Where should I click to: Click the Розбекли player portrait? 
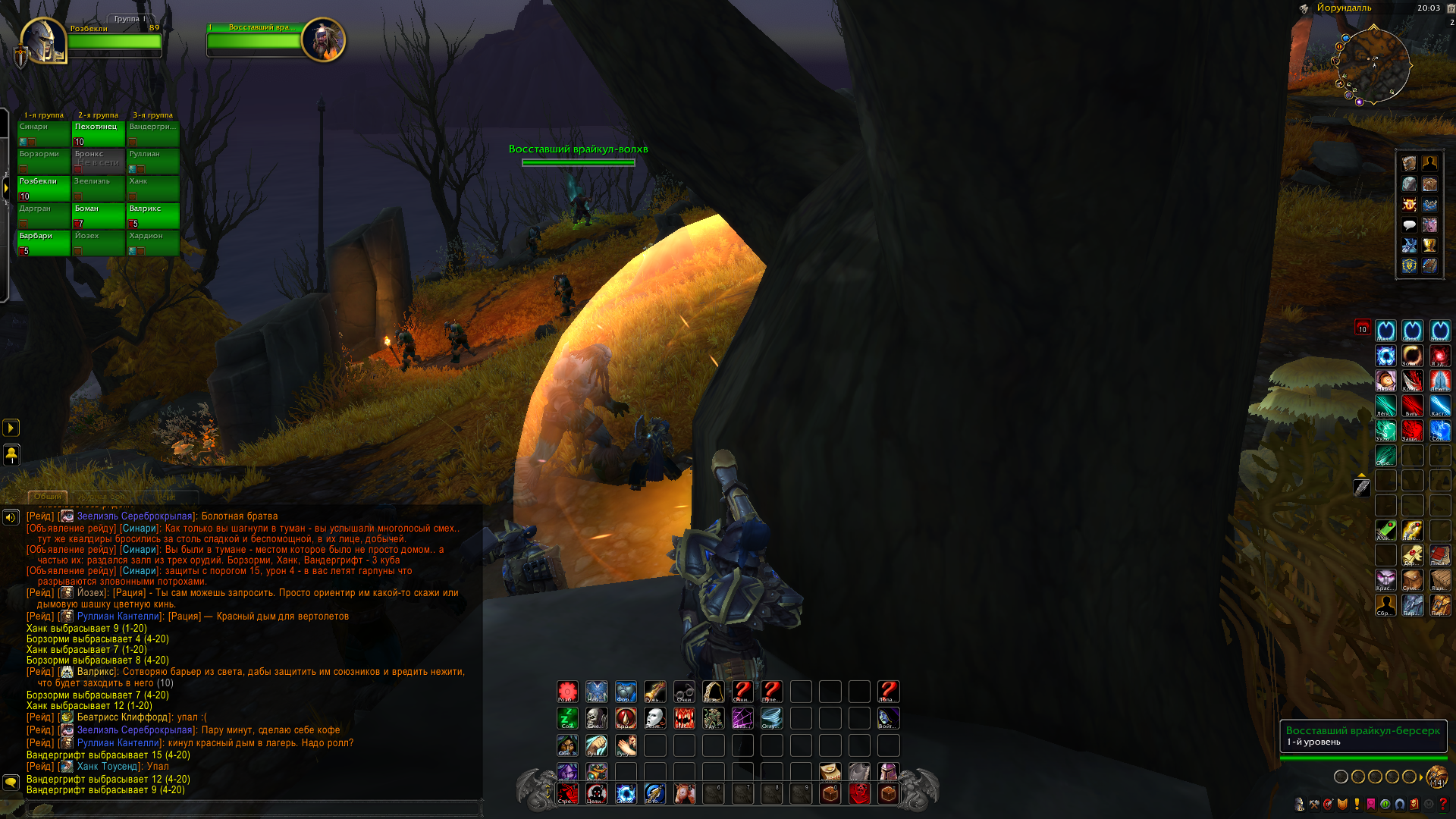(x=42, y=40)
